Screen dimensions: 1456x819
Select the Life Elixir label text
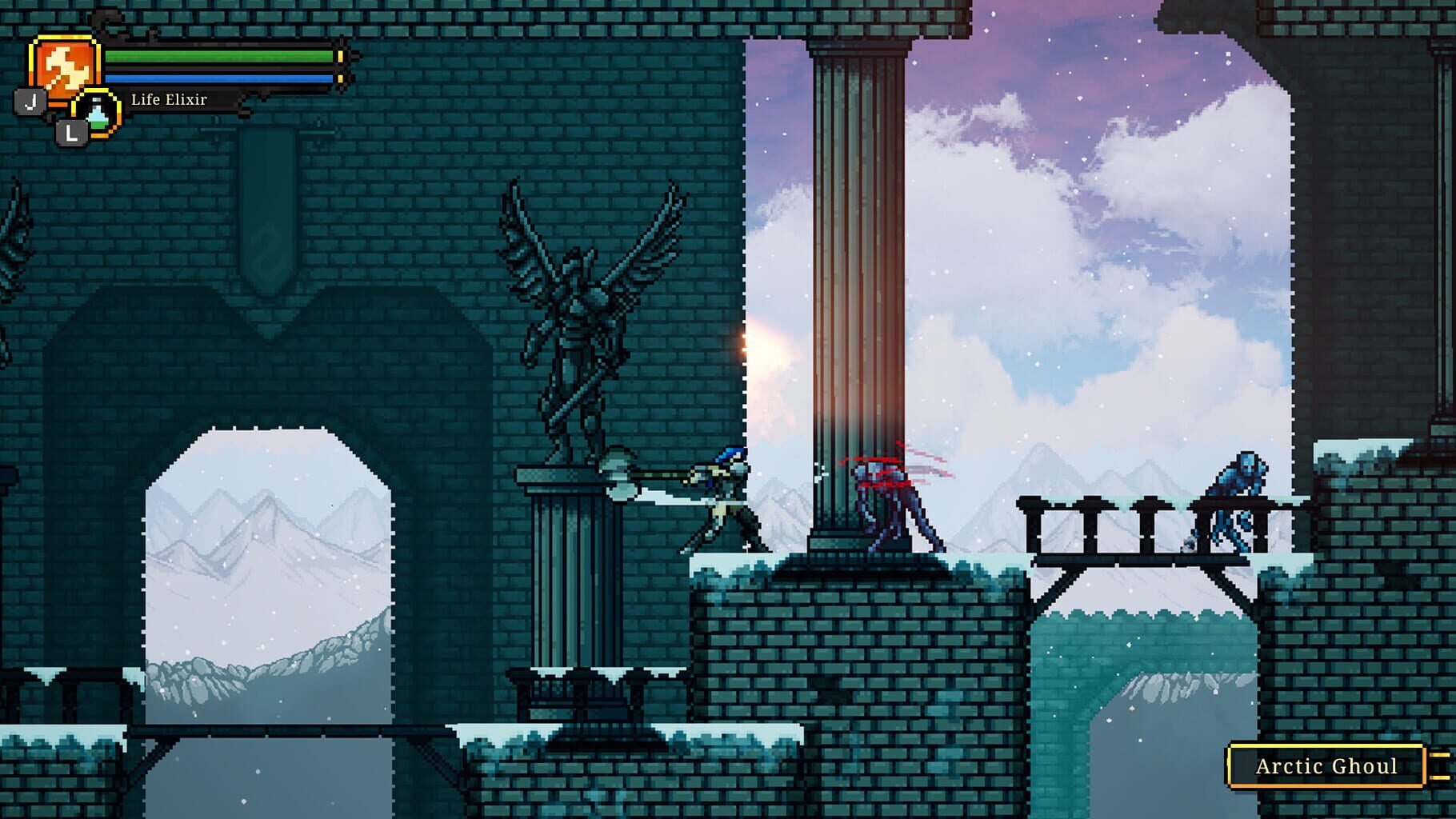(x=168, y=101)
